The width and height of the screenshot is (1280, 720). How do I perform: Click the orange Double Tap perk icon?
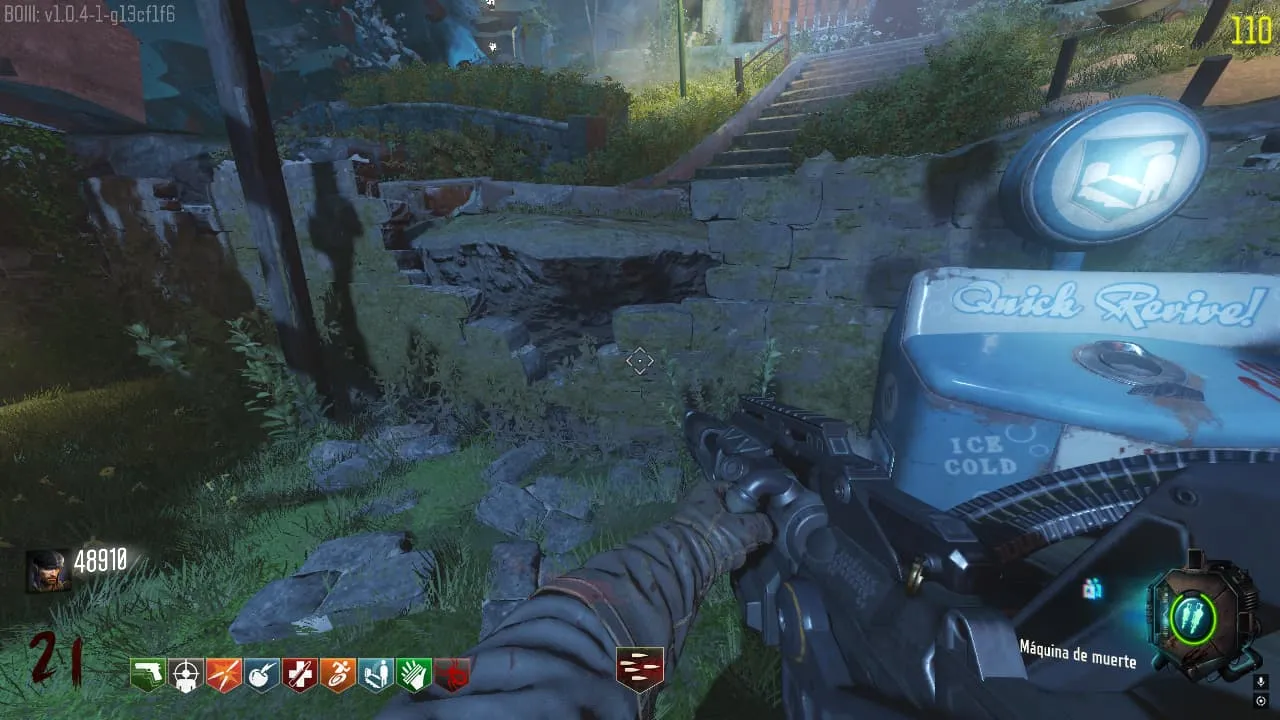click(224, 675)
